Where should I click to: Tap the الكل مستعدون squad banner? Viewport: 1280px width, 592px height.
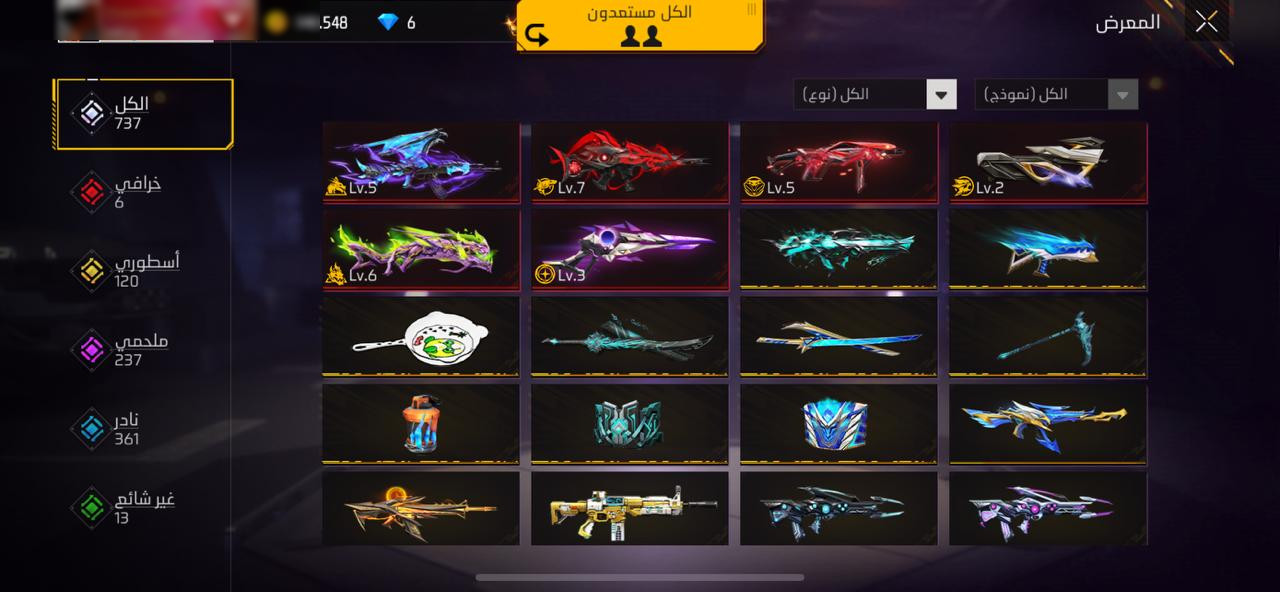click(640, 25)
